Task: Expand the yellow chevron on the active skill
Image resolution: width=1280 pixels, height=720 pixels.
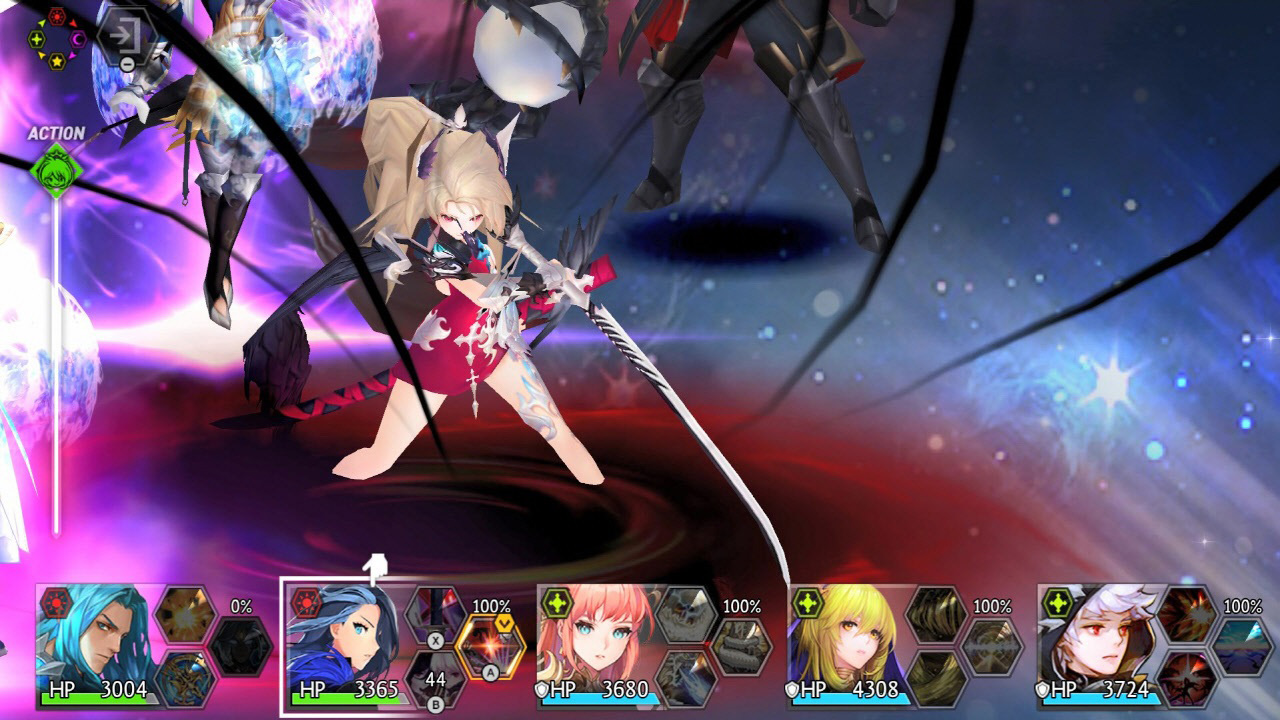Action: point(504,622)
